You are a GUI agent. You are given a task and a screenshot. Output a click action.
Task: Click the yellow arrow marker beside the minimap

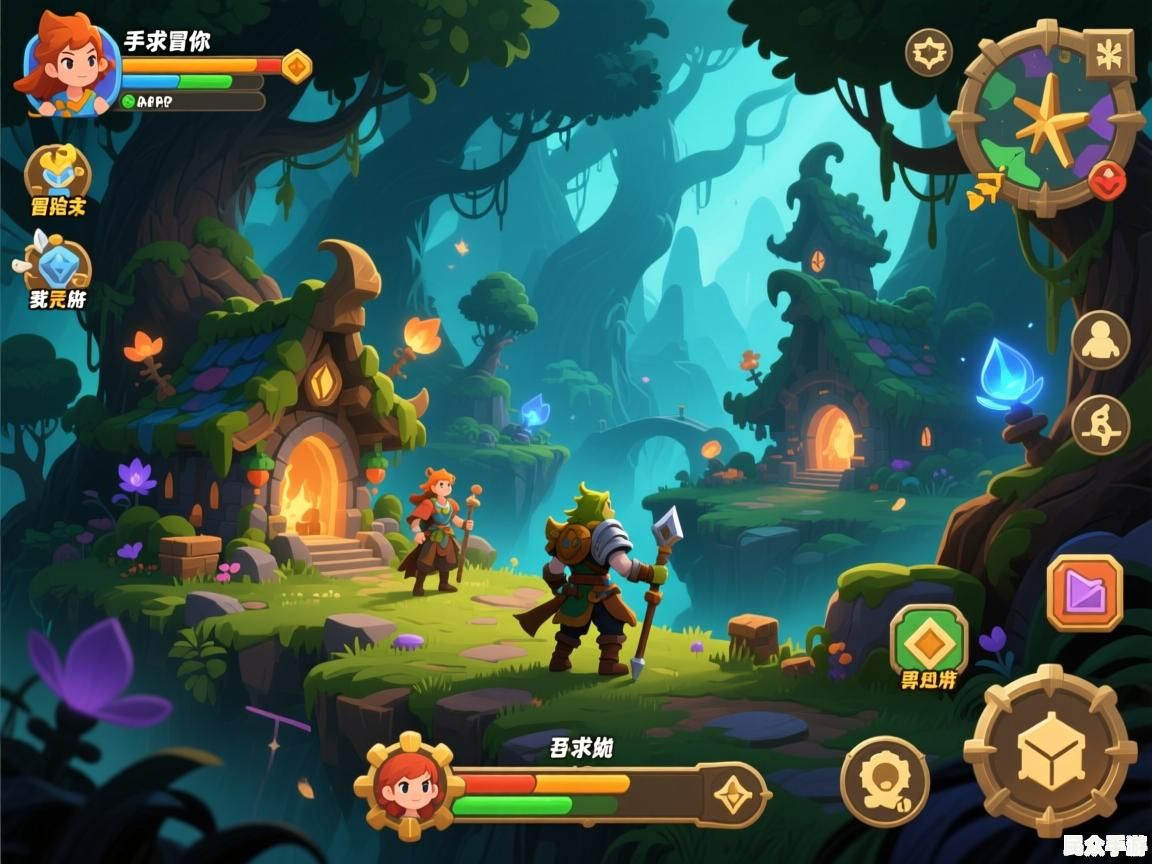(x=985, y=187)
